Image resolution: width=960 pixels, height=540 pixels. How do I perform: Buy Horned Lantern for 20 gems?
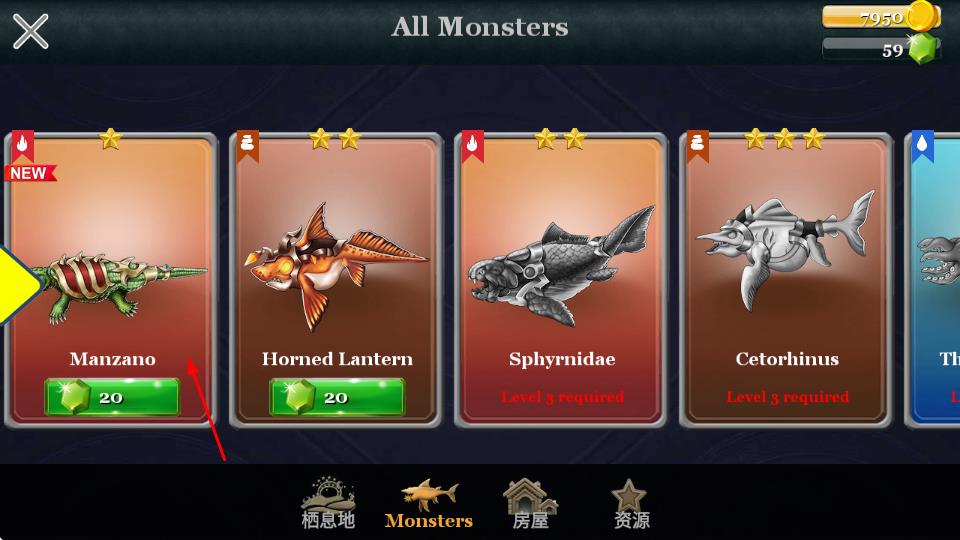click(337, 397)
